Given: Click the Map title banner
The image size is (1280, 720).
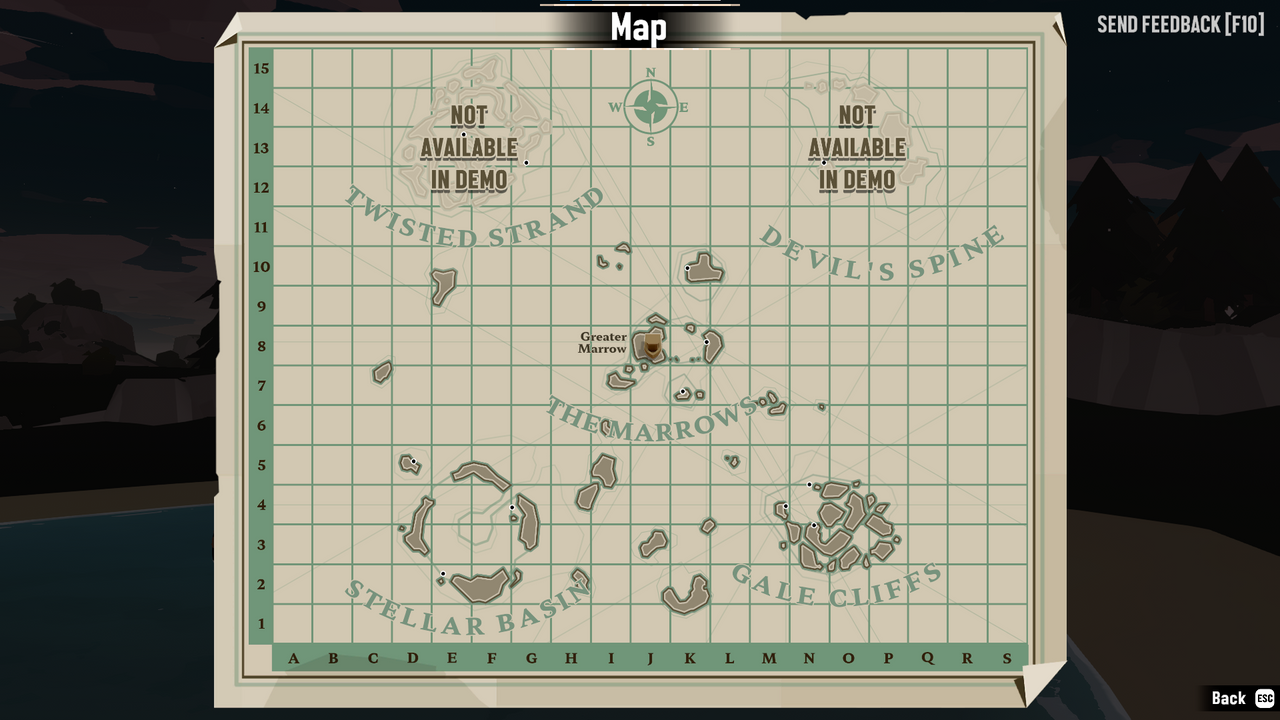Looking at the screenshot, I should tap(640, 29).
